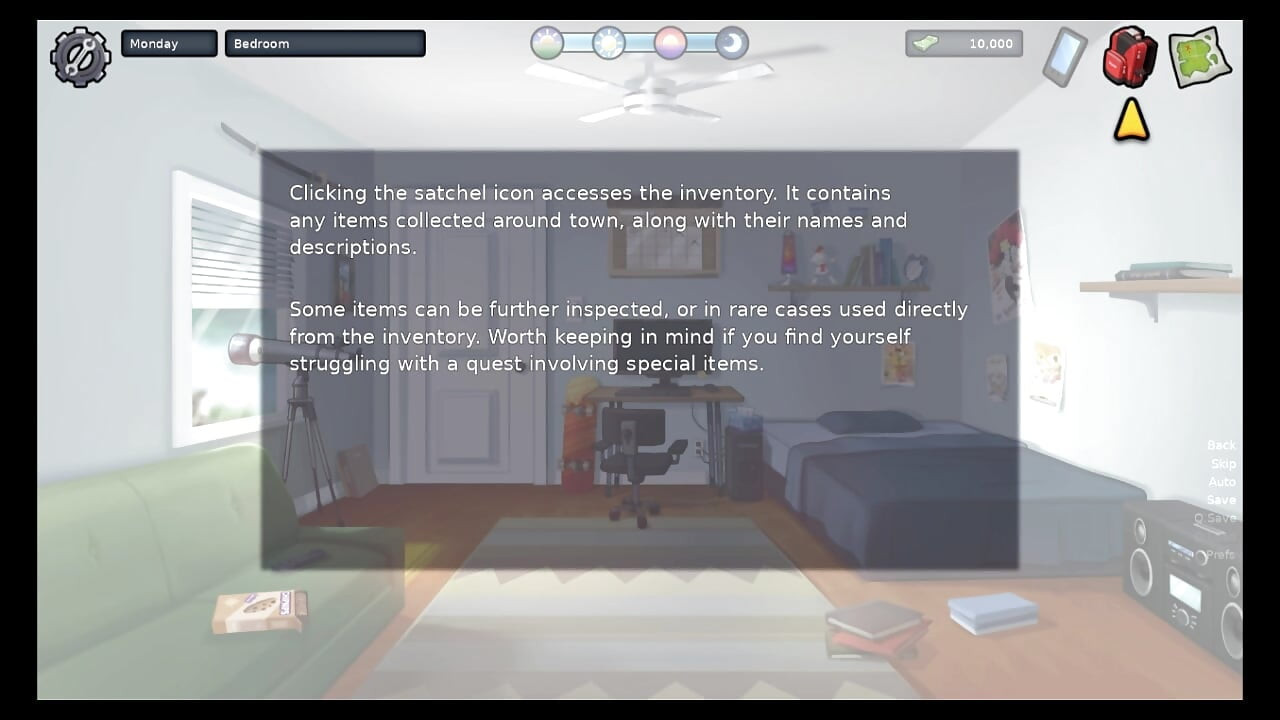Screen dimensions: 1280x720
Task: Select the morning sunrise time icon
Action: click(x=547, y=44)
